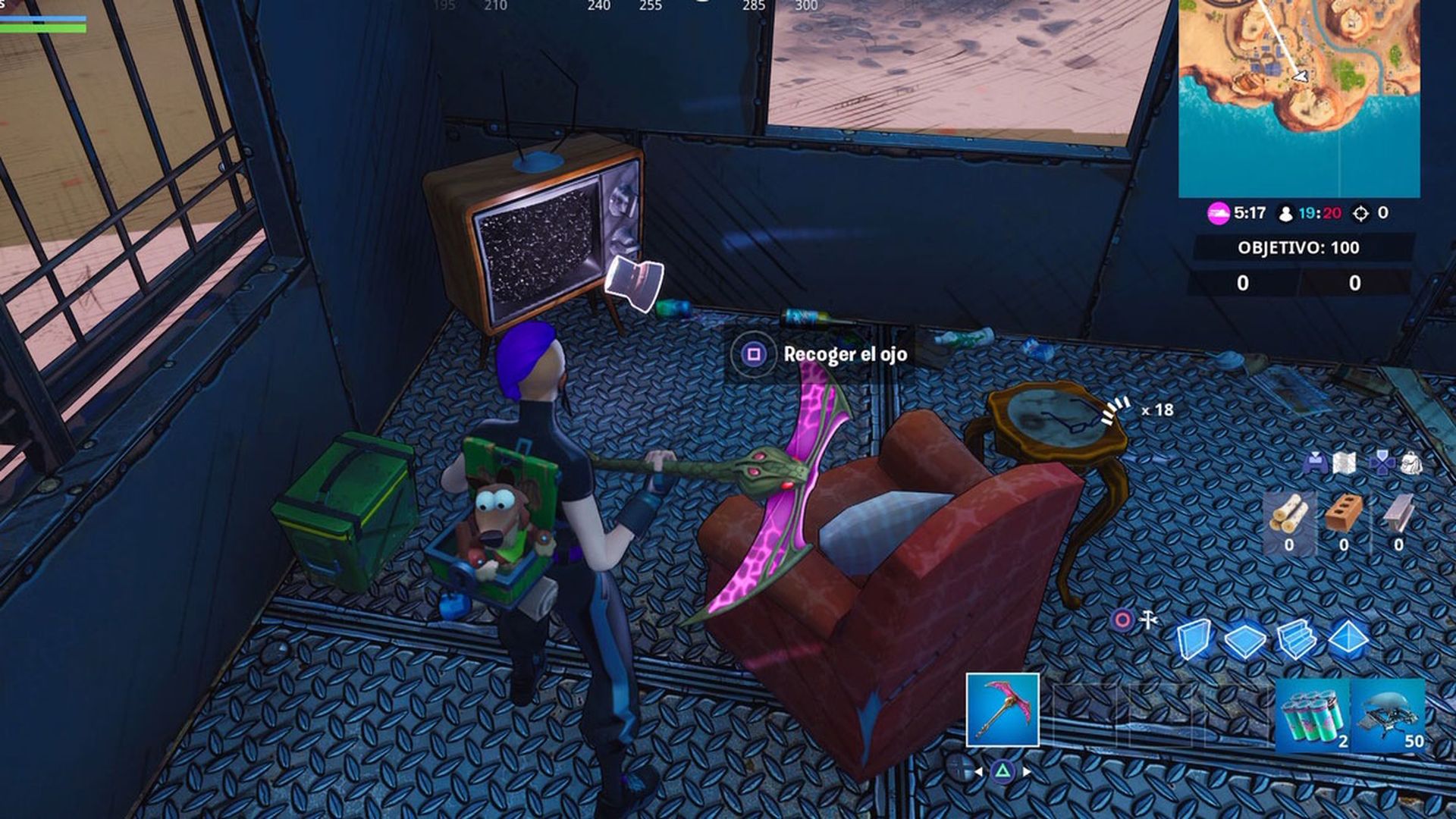Select the floor build piece icon
Image resolution: width=1456 pixels, height=819 pixels.
(1244, 638)
